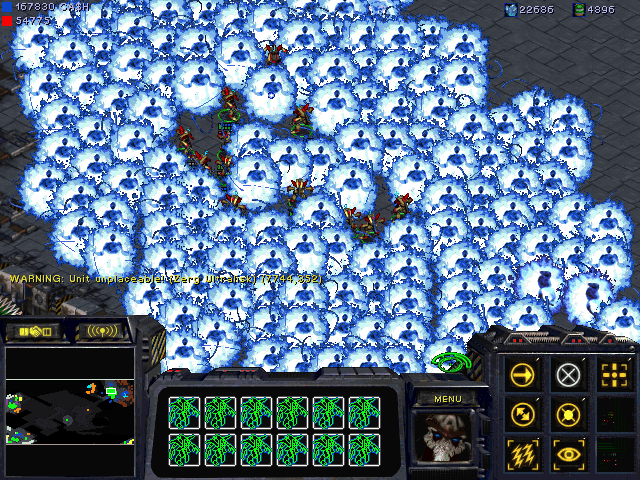The height and width of the screenshot is (480, 640).
Task: Click the minimap
Action: [x=70, y=410]
